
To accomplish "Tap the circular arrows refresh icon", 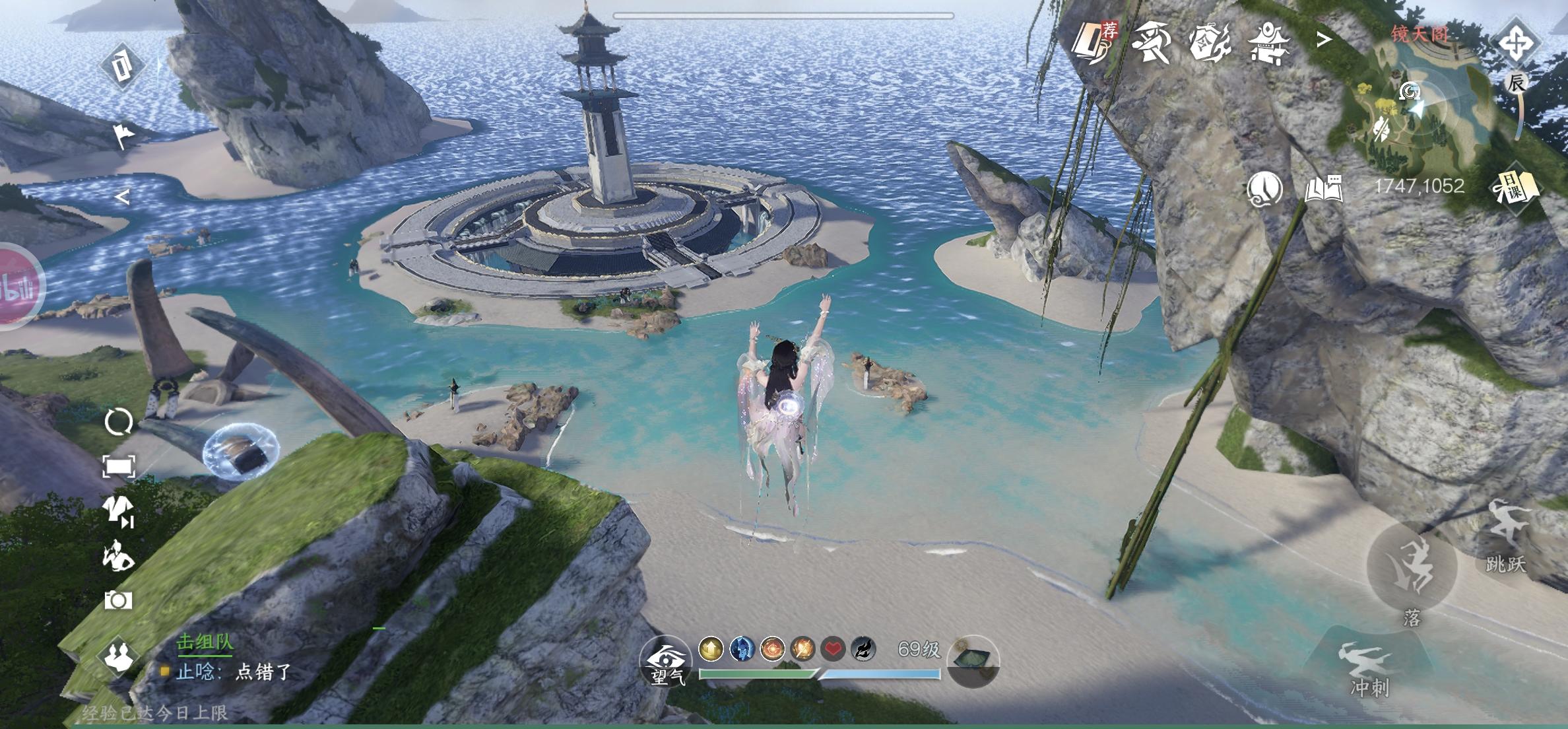I will click(x=119, y=422).
